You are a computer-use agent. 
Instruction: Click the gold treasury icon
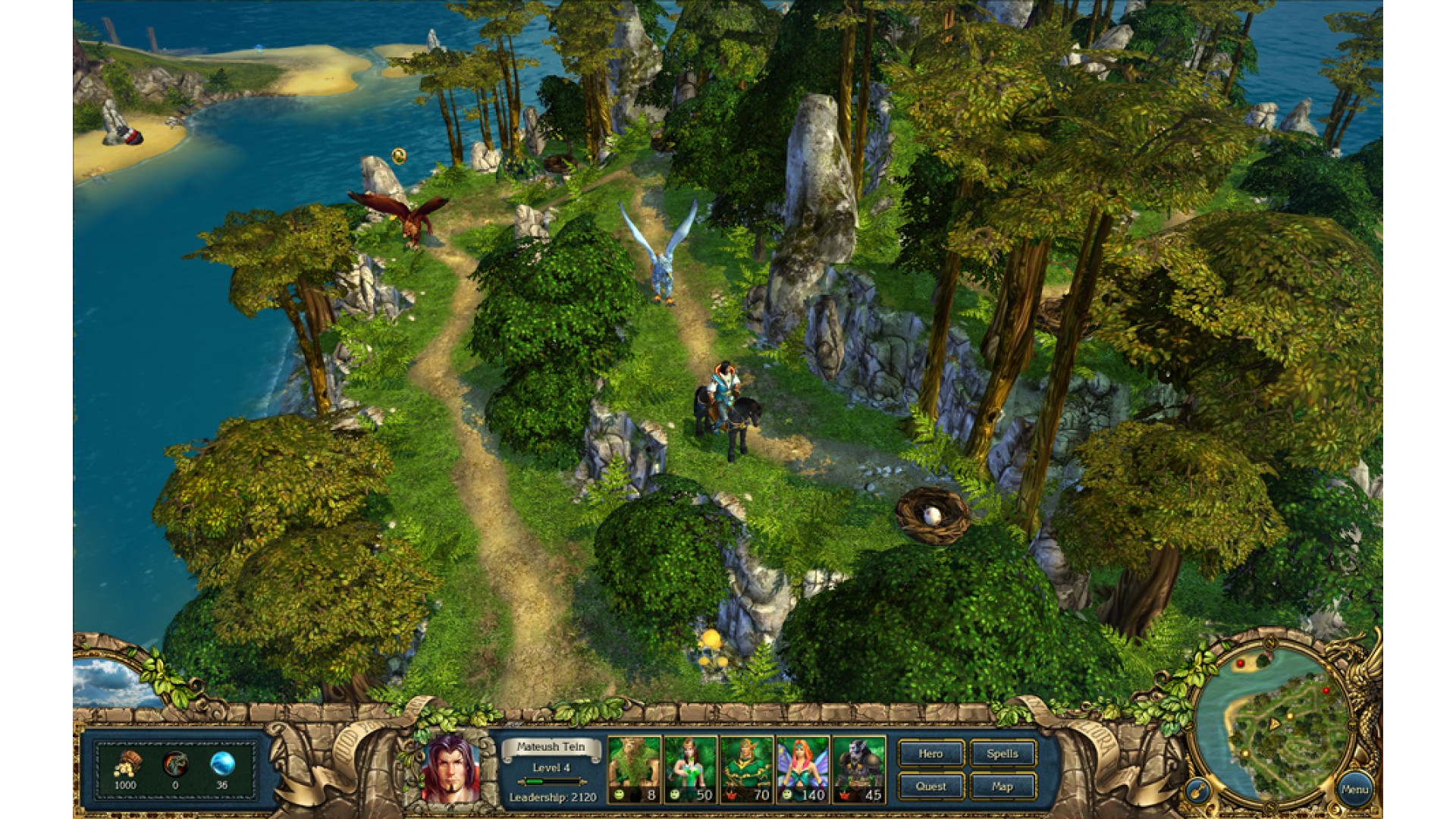(x=127, y=764)
